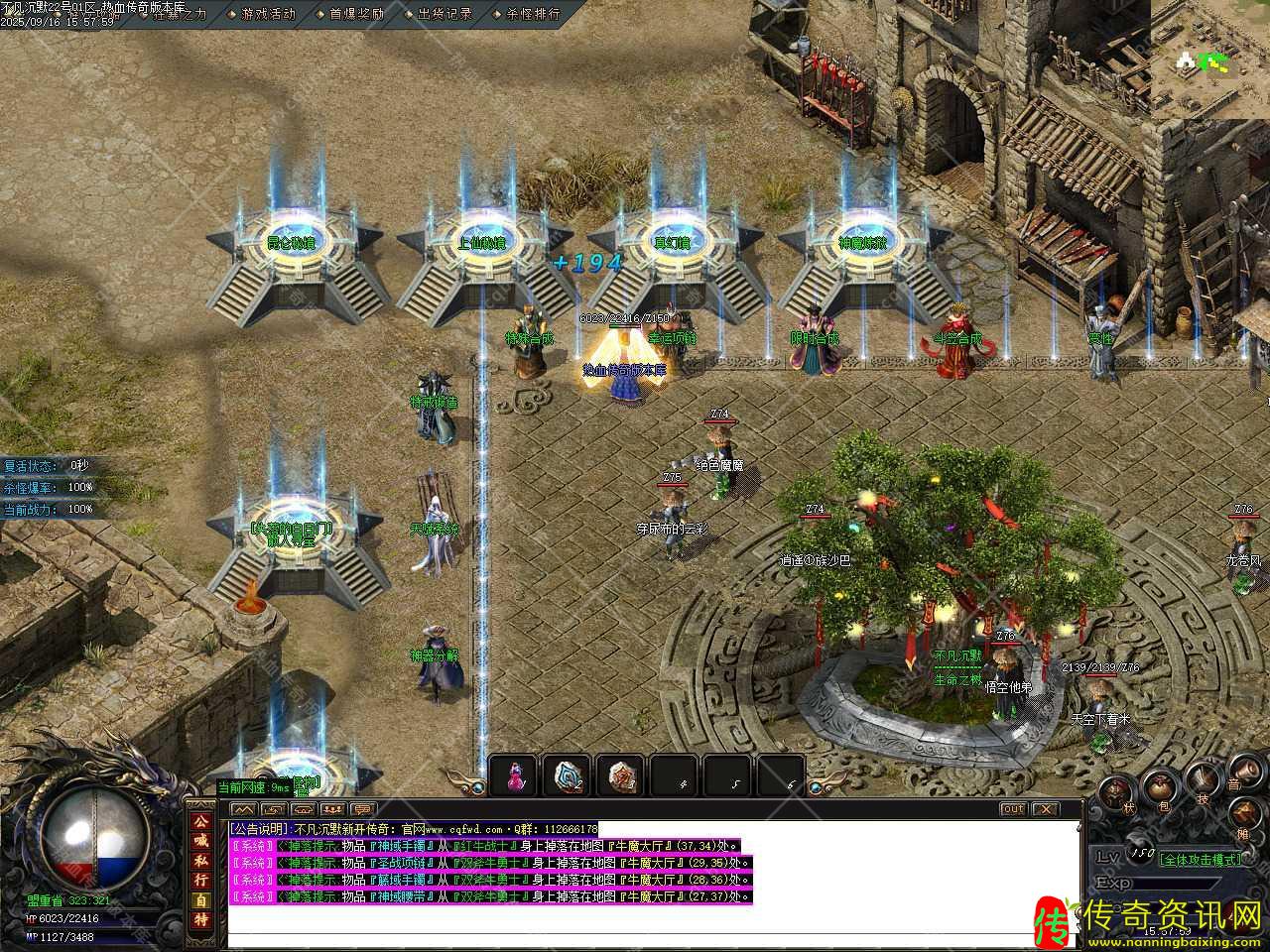Select the red rune stone hotbar slot
The height and width of the screenshot is (952, 1270).
pos(621,776)
